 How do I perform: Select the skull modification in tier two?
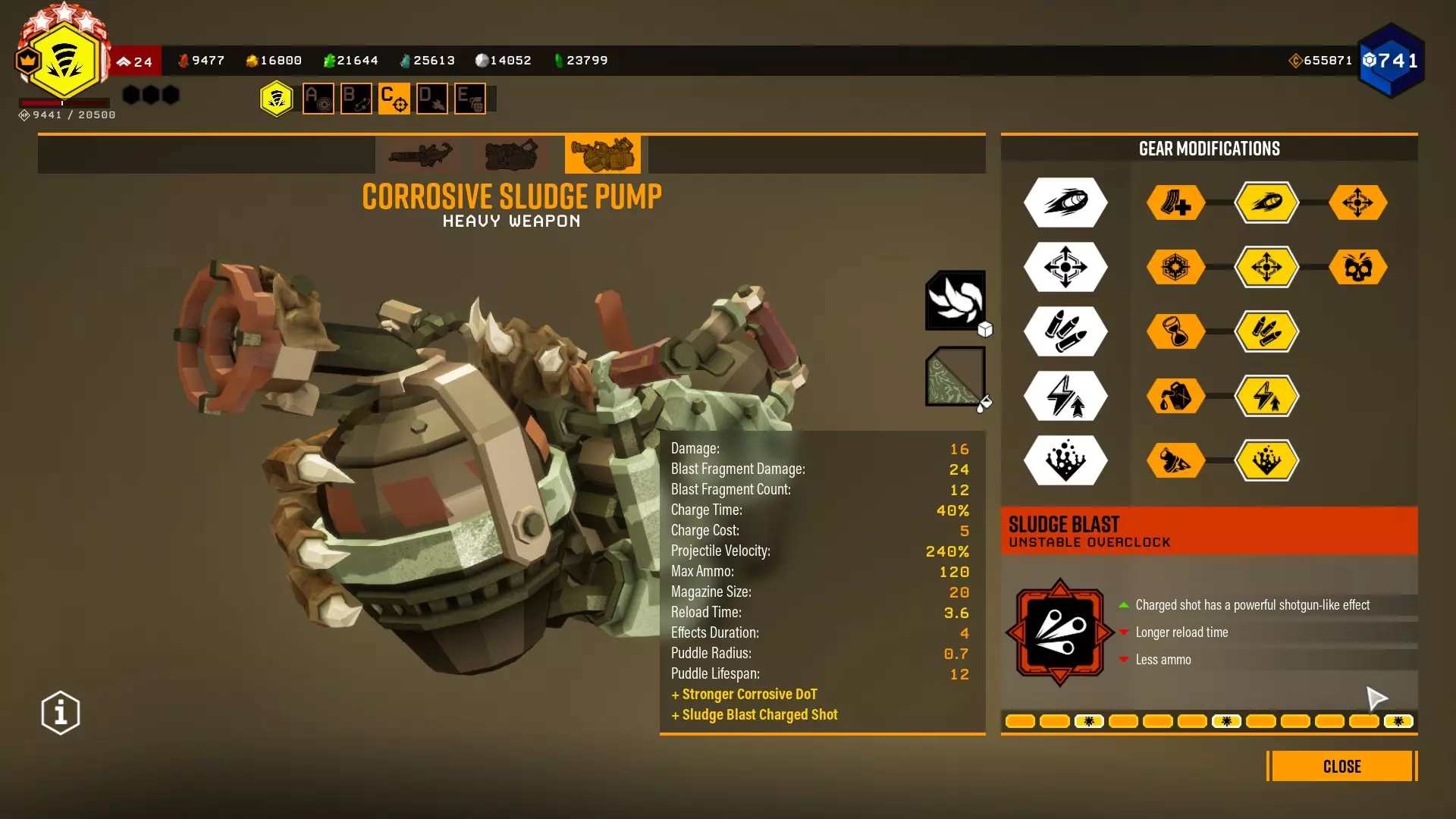click(x=1357, y=267)
